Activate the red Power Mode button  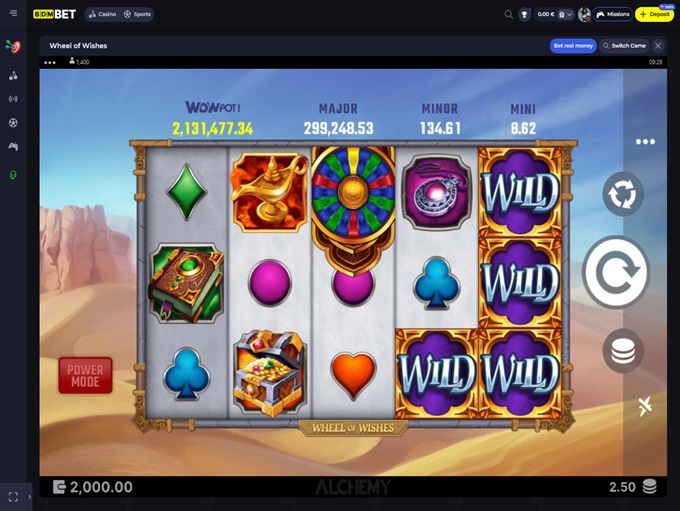[x=85, y=375]
